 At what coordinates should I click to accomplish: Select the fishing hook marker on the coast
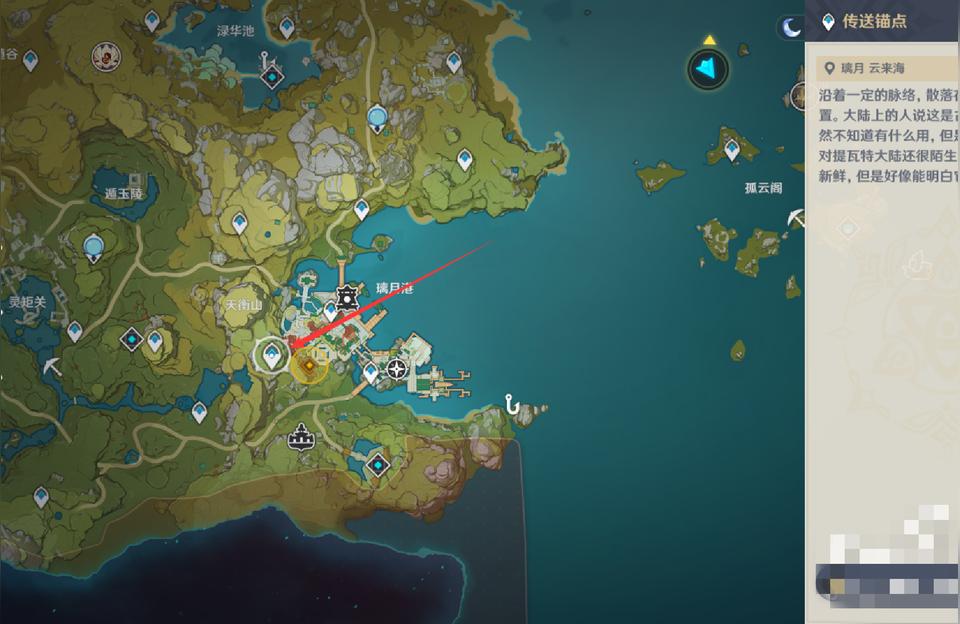(514, 404)
